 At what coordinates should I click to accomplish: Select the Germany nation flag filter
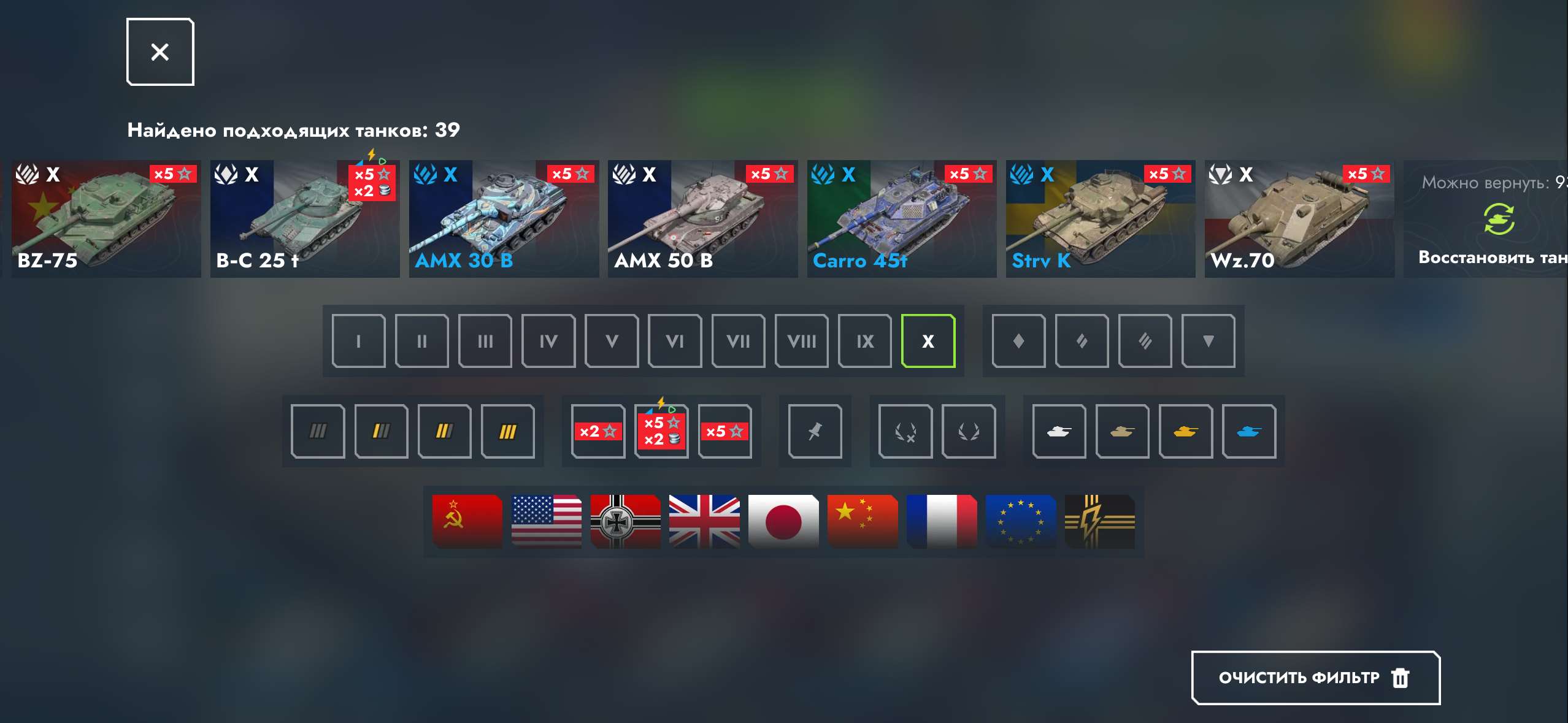click(626, 522)
